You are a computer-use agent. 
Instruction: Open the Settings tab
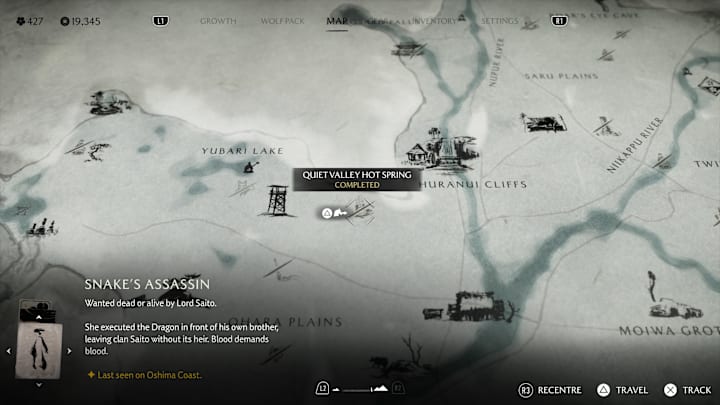[500, 20]
